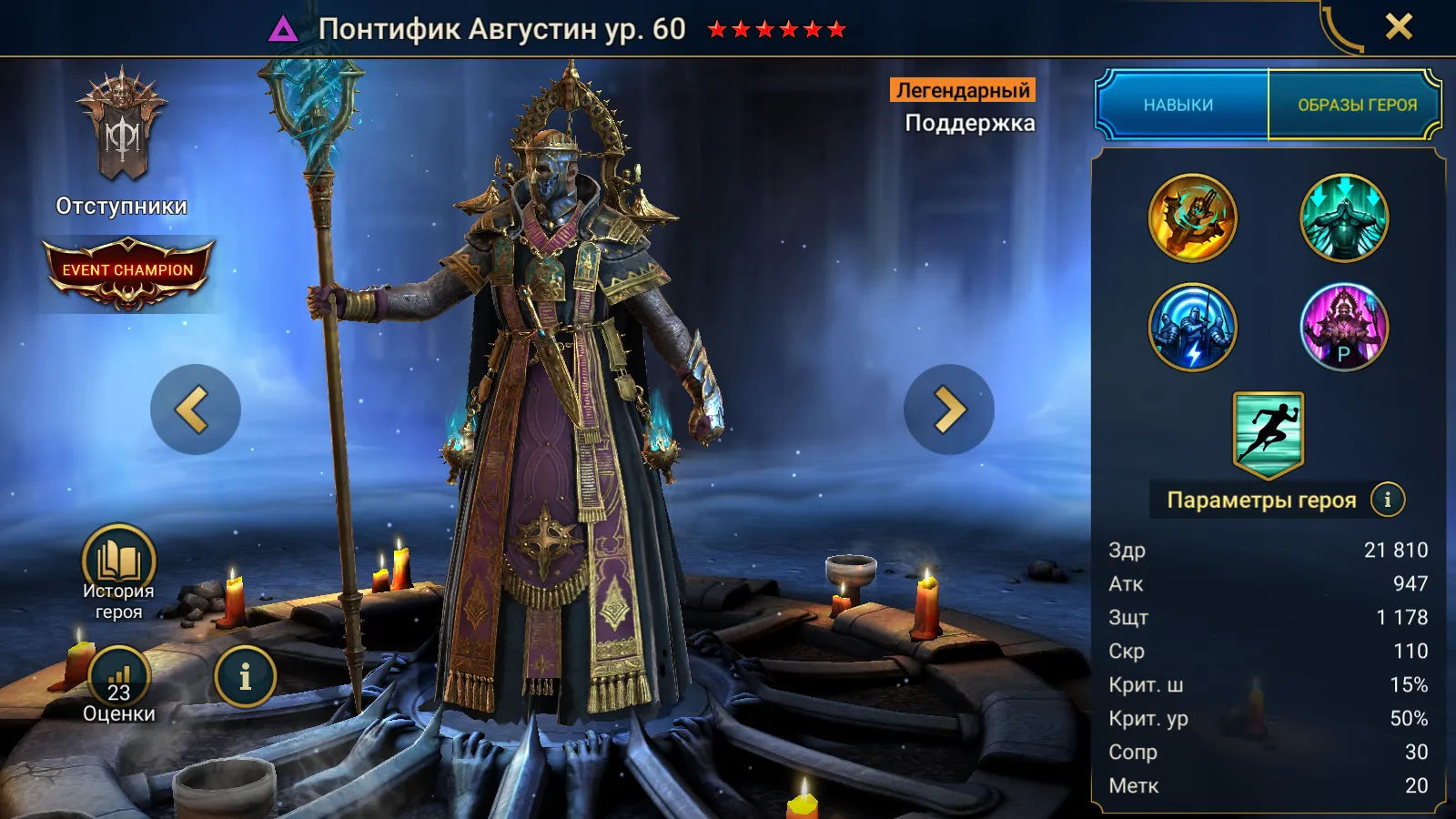The width and height of the screenshot is (1456, 819).
Task: Go to the next hero with right arrow
Action: pyautogui.click(x=948, y=409)
